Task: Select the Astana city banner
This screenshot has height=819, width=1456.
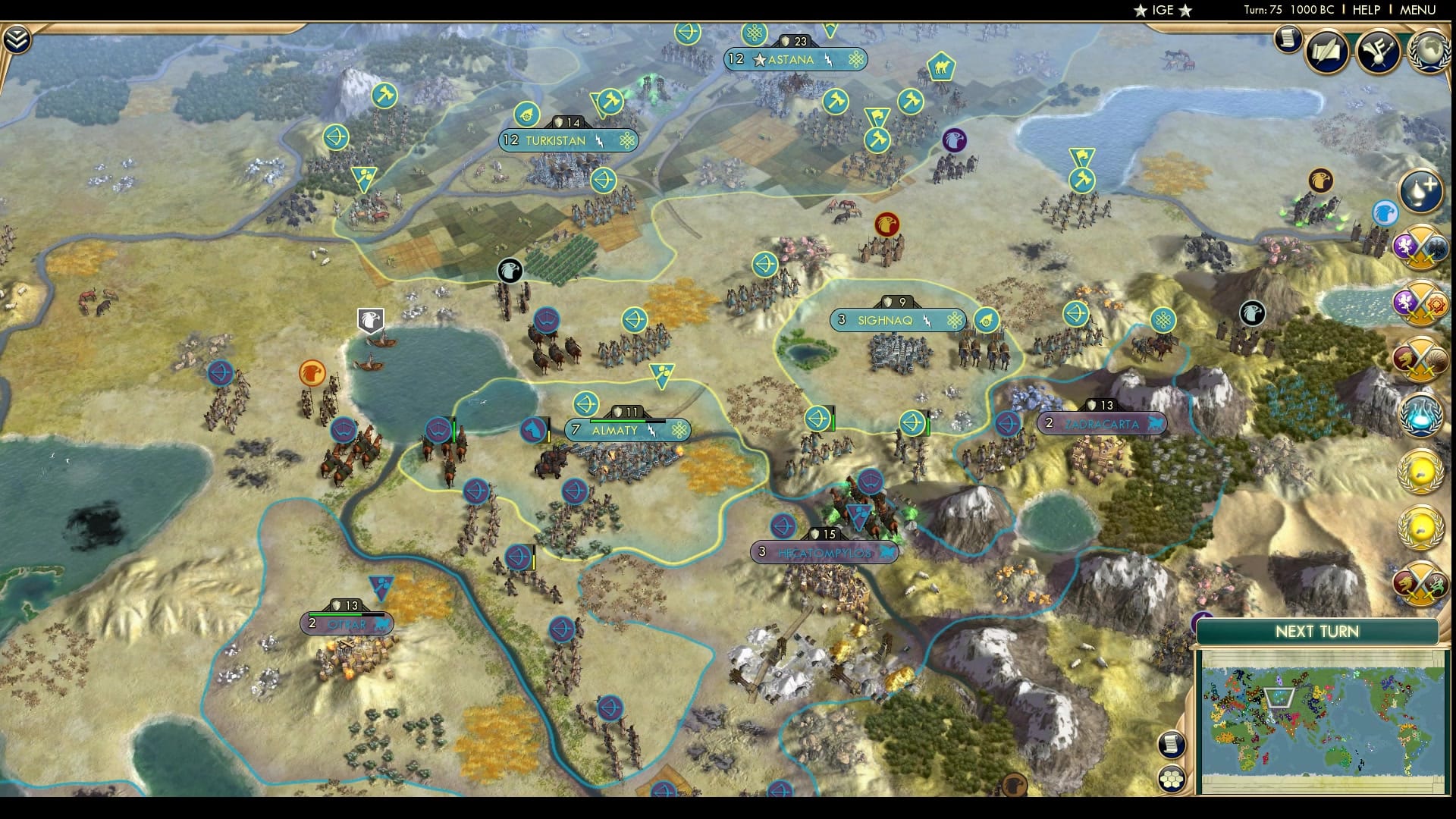Action: (x=791, y=60)
